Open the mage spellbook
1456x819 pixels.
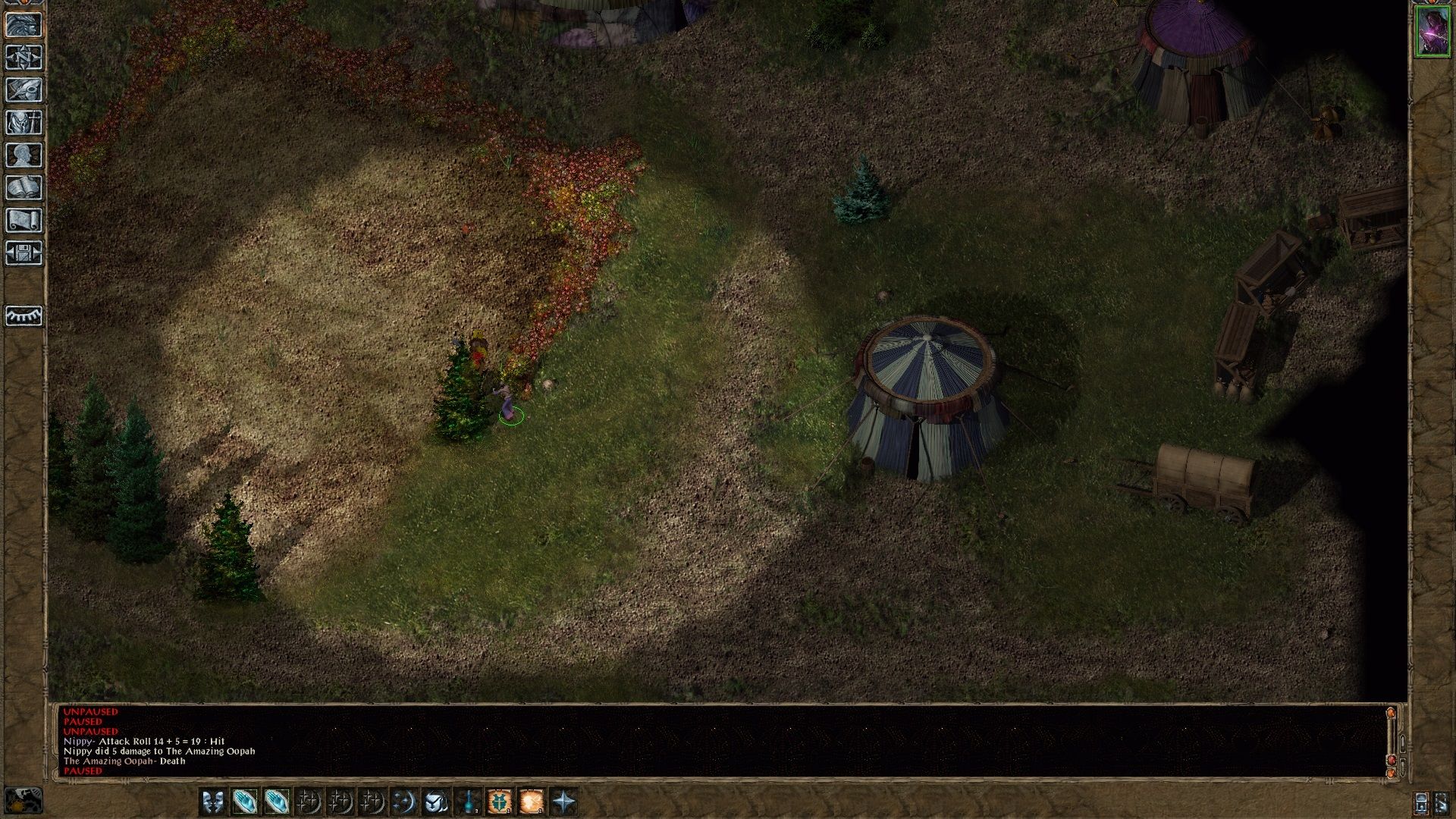(24, 188)
